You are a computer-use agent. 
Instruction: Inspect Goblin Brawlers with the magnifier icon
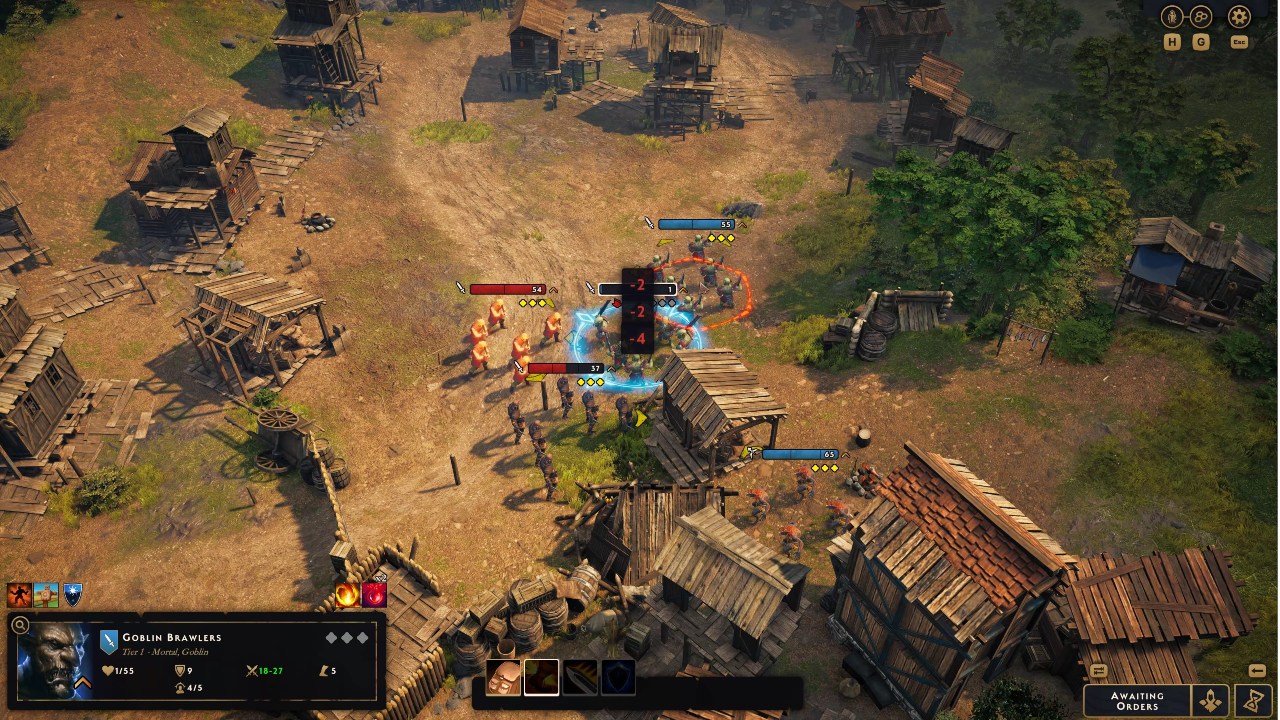pos(19,626)
